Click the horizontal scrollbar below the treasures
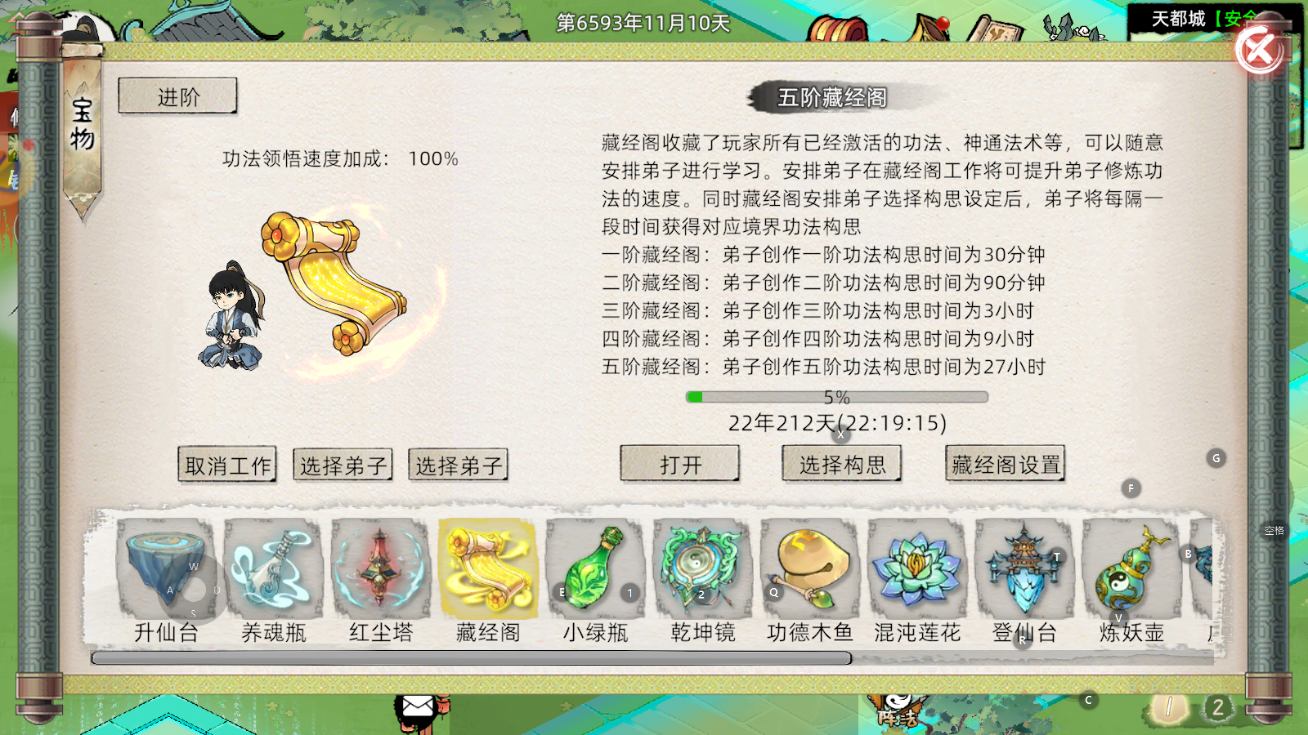The height and width of the screenshot is (735, 1308). [x=470, y=657]
